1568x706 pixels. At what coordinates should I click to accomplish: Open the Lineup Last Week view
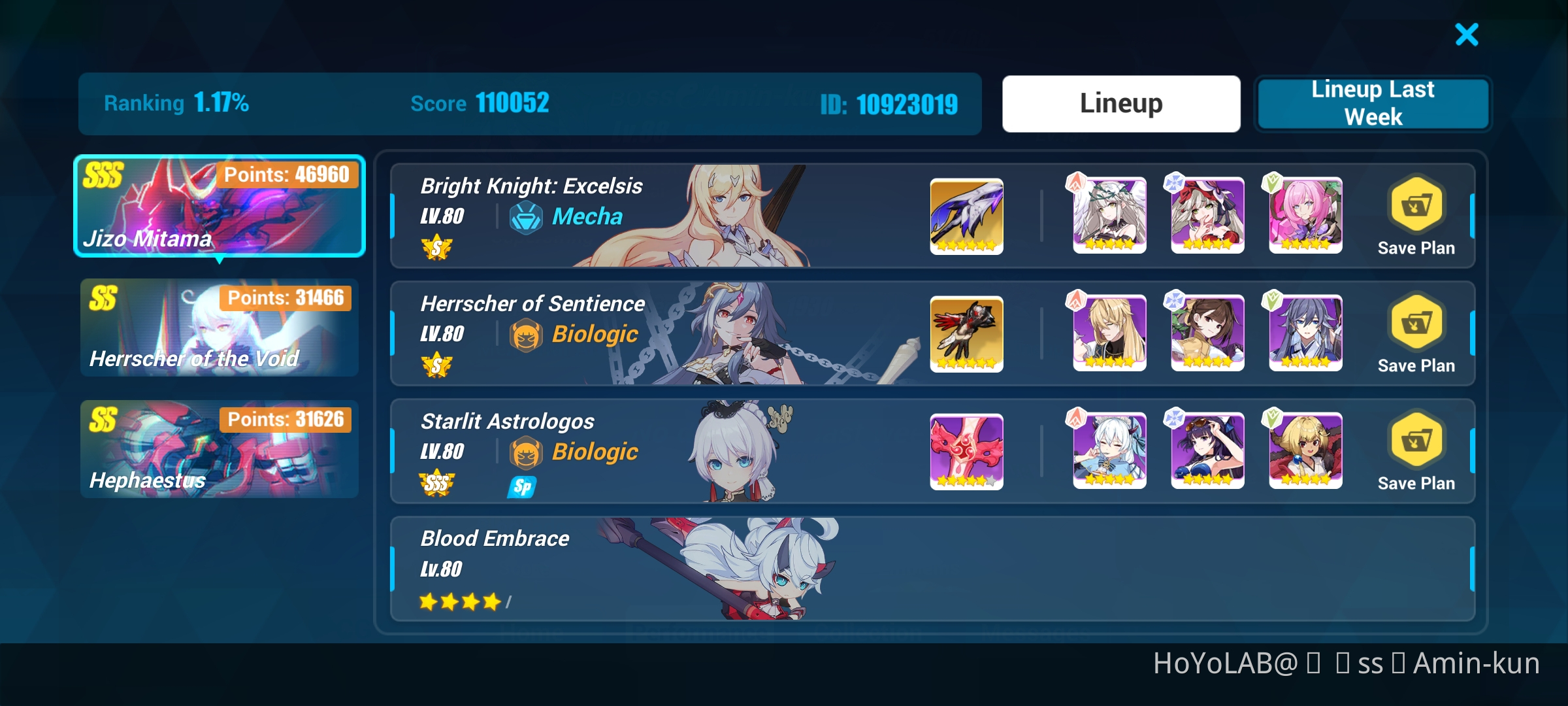(1372, 103)
